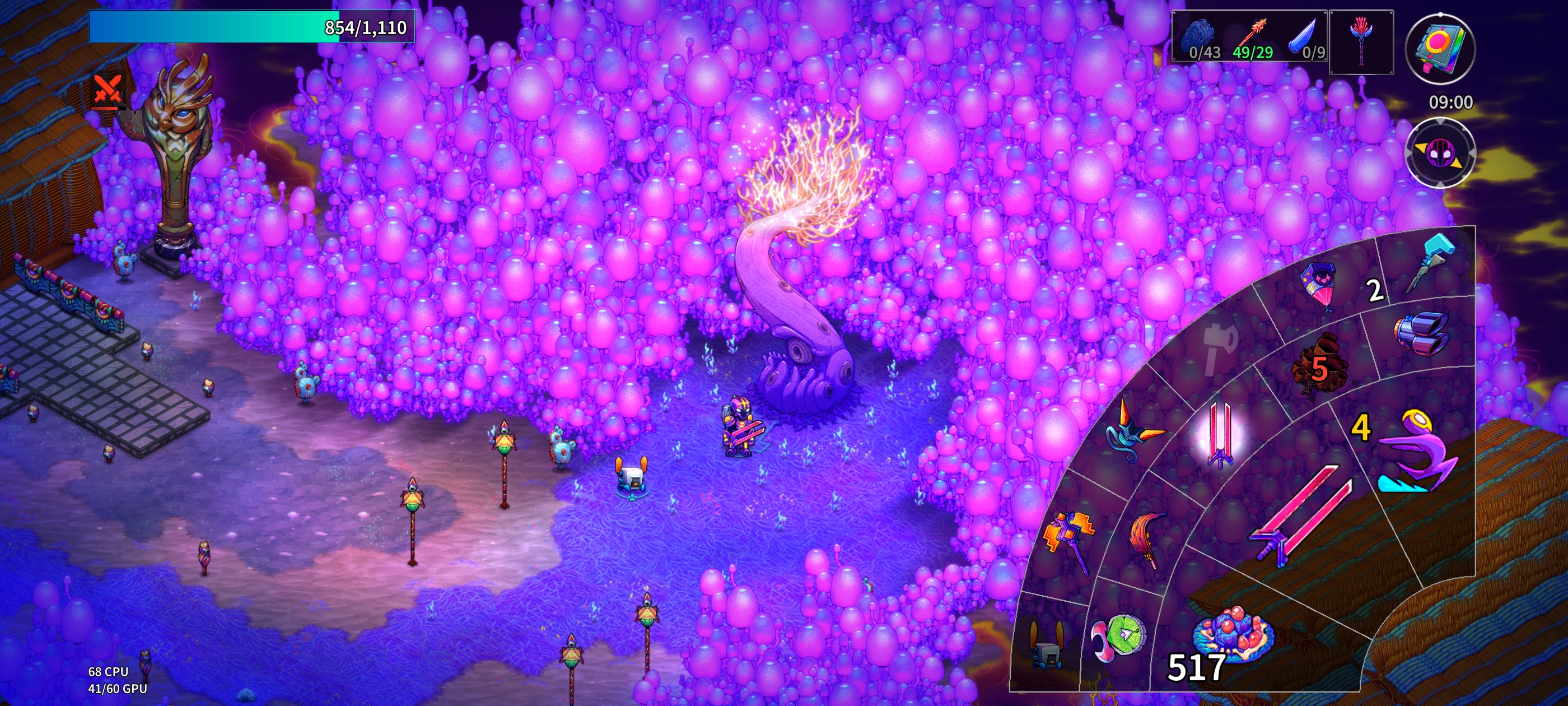Use the pink parachute crate item
The image size is (1568, 706).
[x=1319, y=286]
